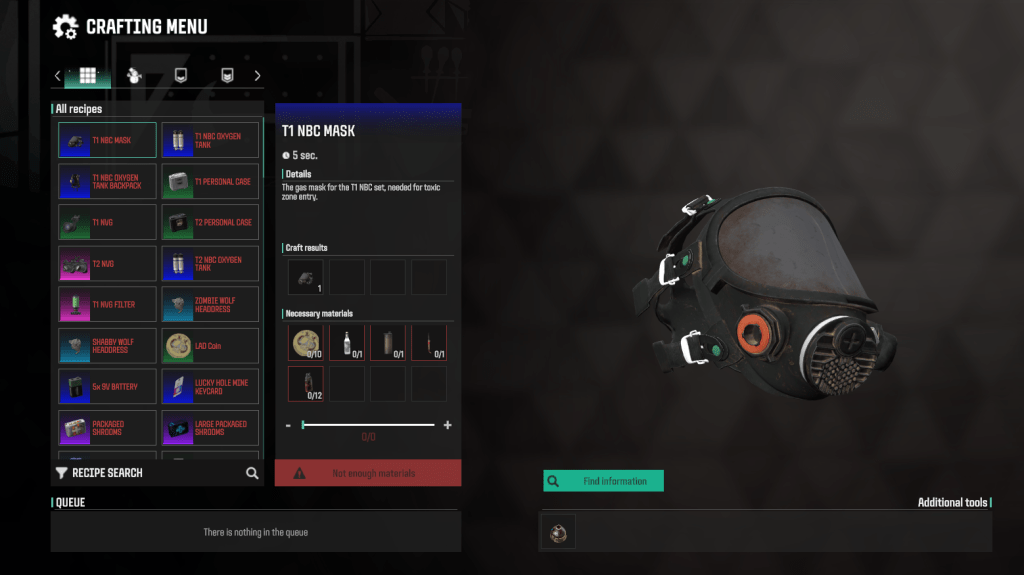Screen dimensions: 1024x575
Task: Go to next category with right arrow
Action: click(x=257, y=76)
